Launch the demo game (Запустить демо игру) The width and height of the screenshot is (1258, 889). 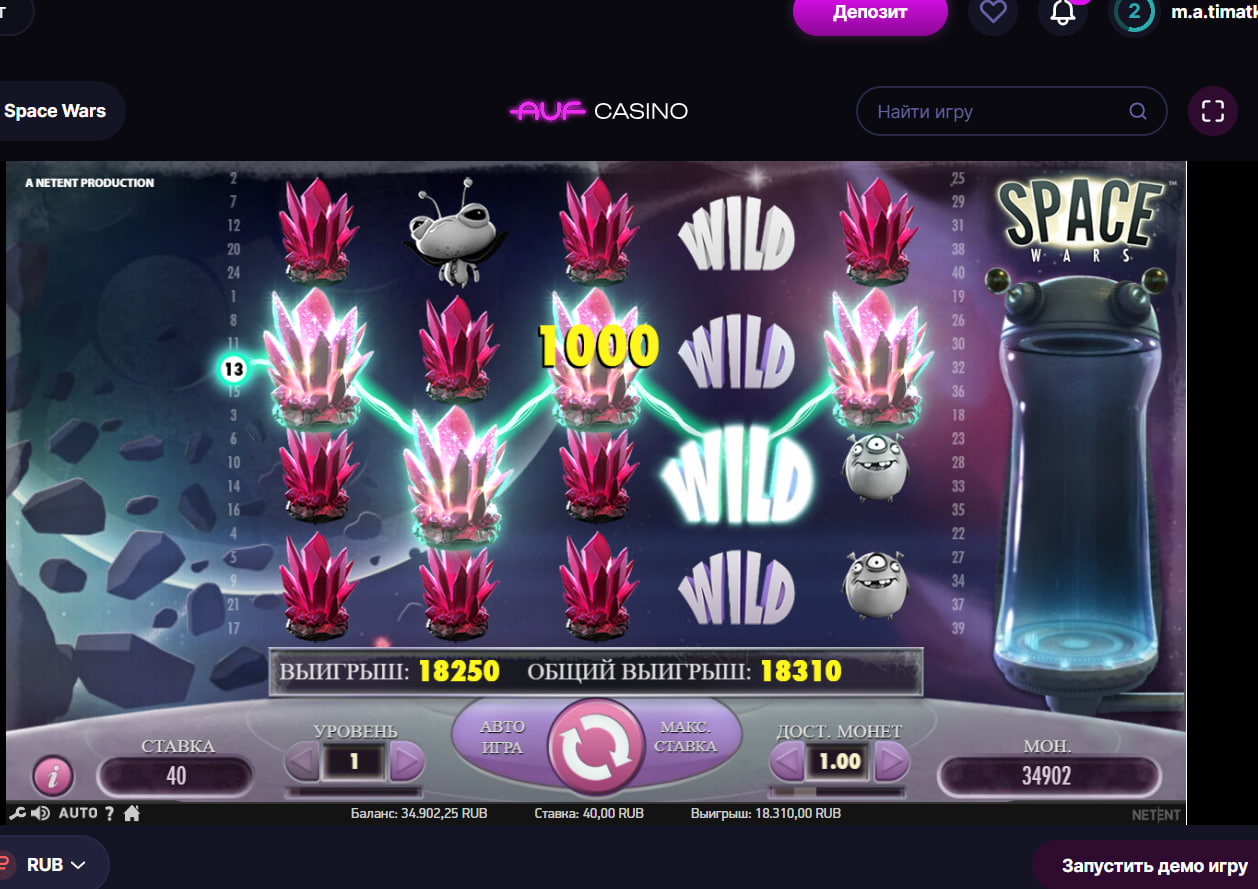(x=1153, y=865)
